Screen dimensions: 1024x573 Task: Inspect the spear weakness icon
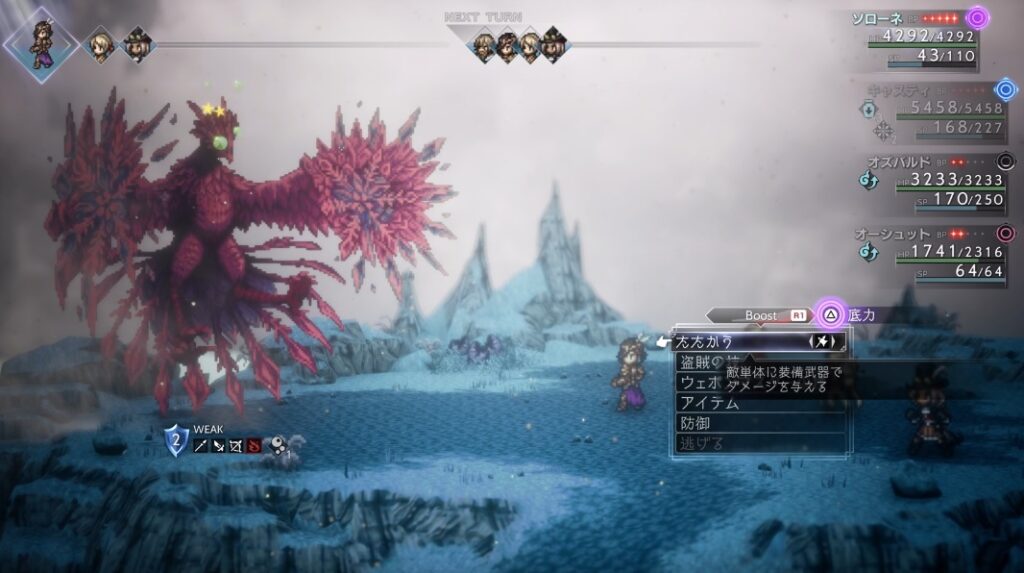click(x=201, y=445)
